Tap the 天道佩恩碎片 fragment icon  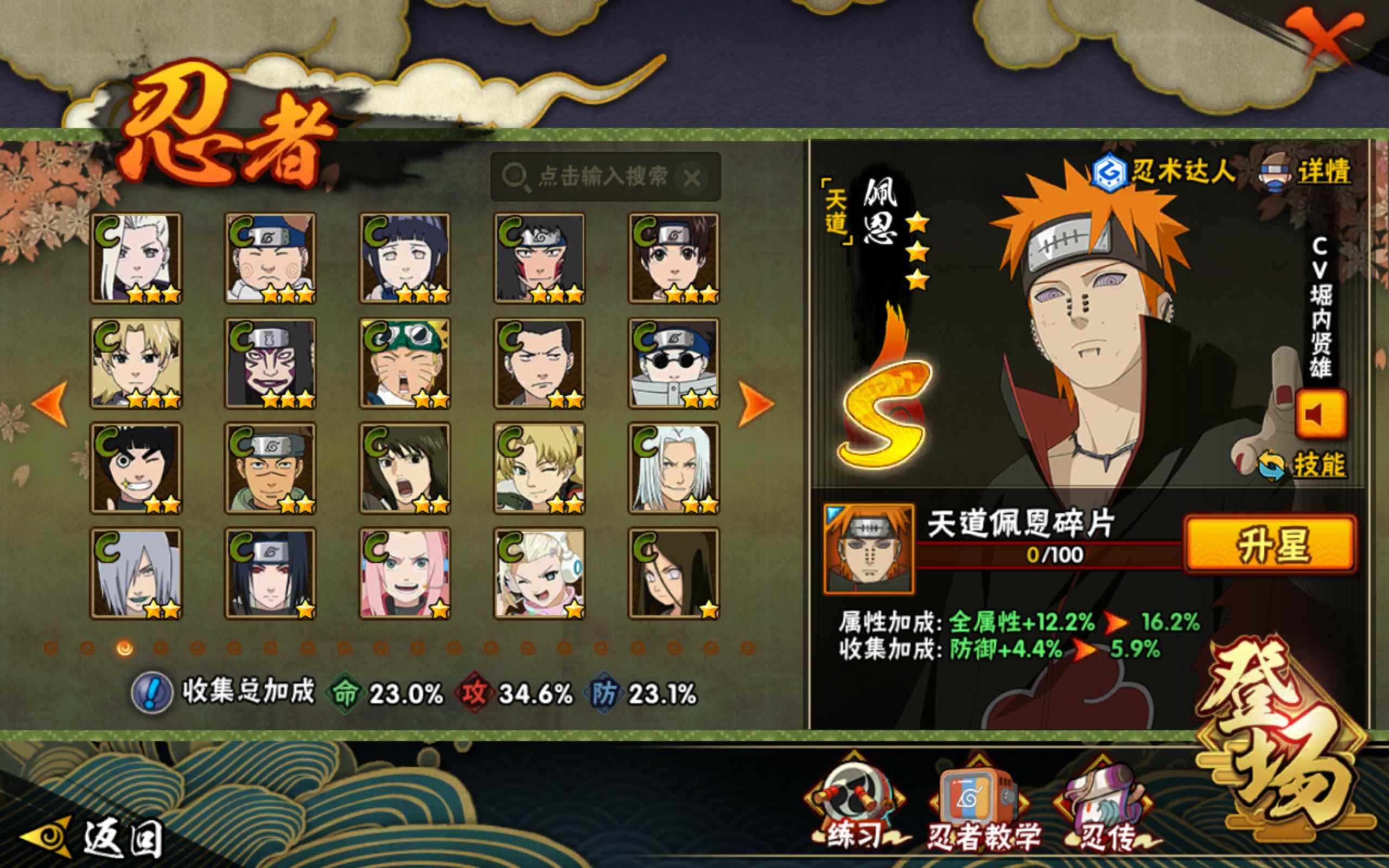[868, 549]
